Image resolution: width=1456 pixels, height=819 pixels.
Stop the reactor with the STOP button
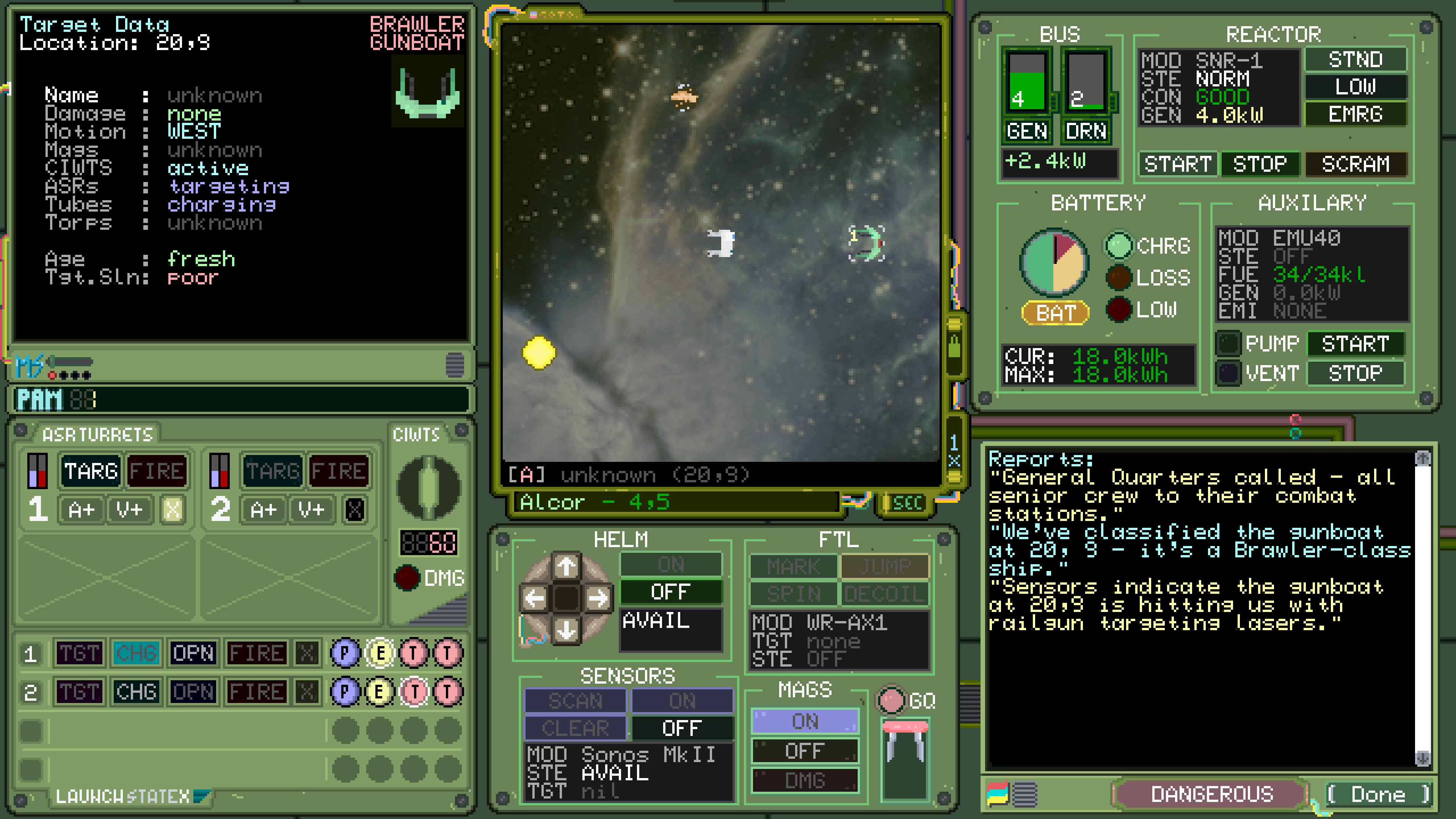1260,164
